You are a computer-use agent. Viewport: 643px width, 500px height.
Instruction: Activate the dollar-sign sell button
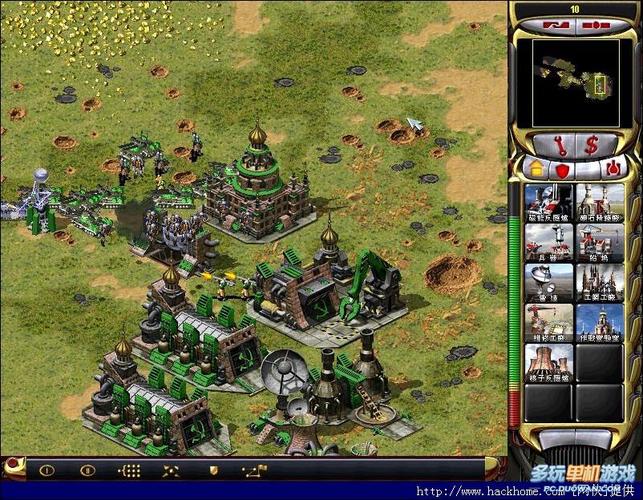tap(591, 144)
